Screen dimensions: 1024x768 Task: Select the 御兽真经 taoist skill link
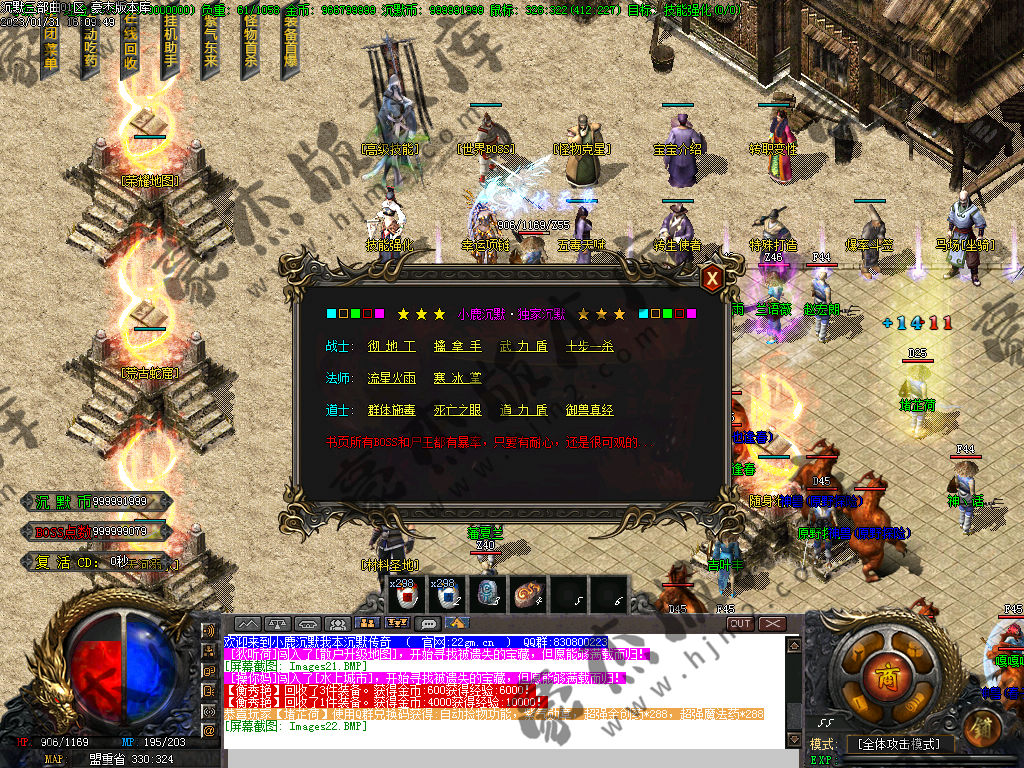590,410
